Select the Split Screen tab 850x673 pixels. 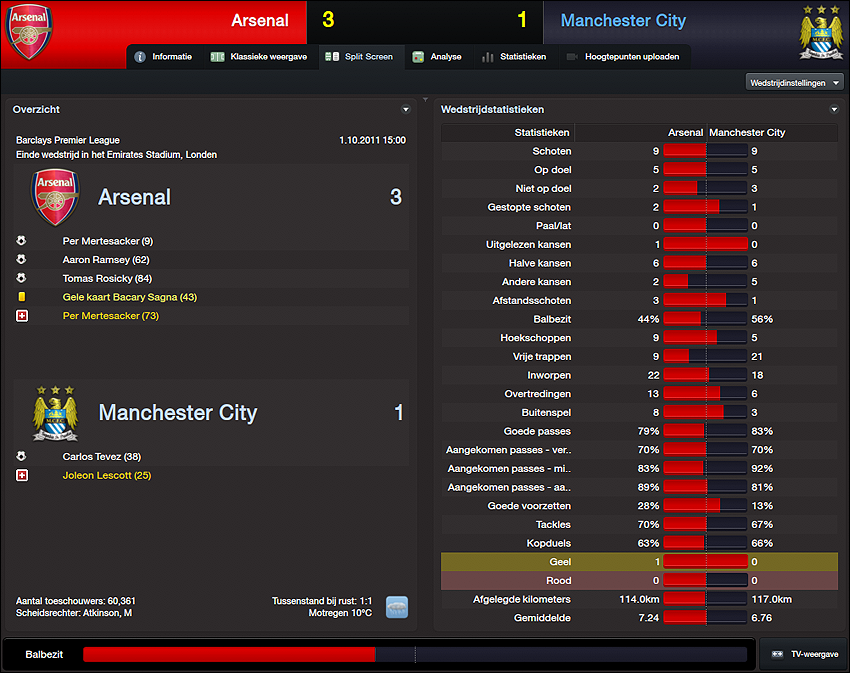tap(360, 57)
